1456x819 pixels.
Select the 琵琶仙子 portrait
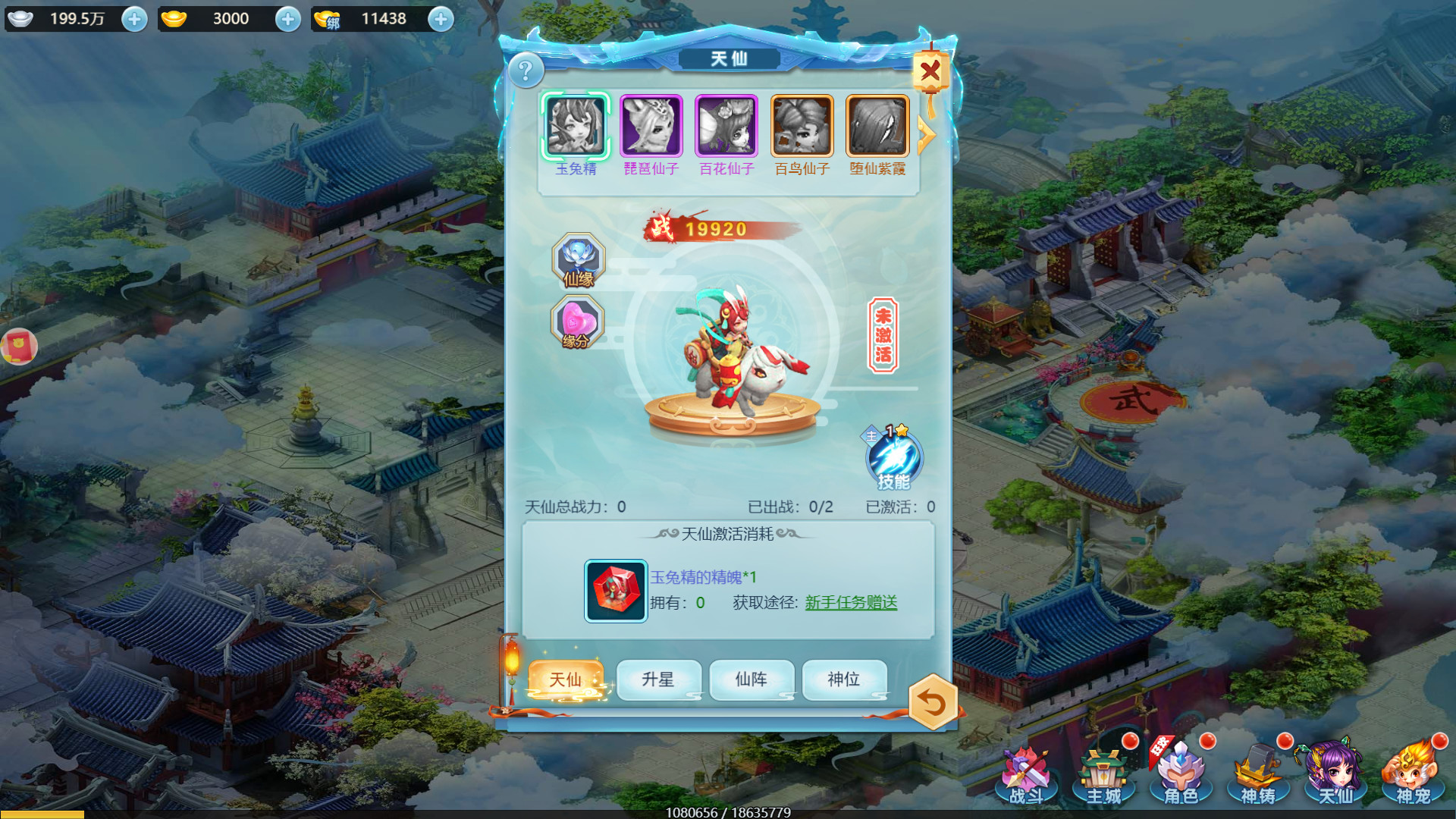coord(651,125)
